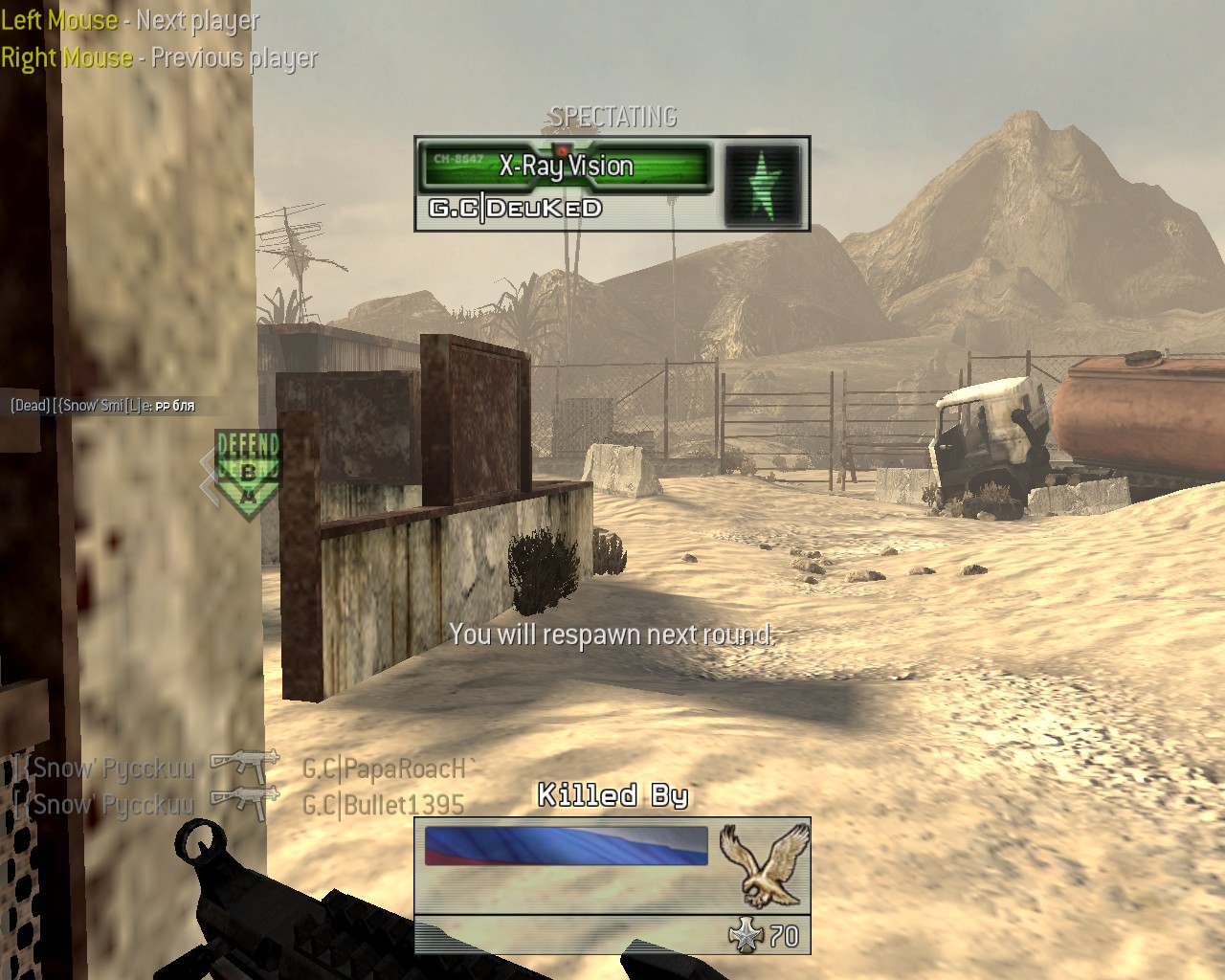Select the X-Ray Vision title card
The height and width of the screenshot is (980, 1225).
[566, 167]
